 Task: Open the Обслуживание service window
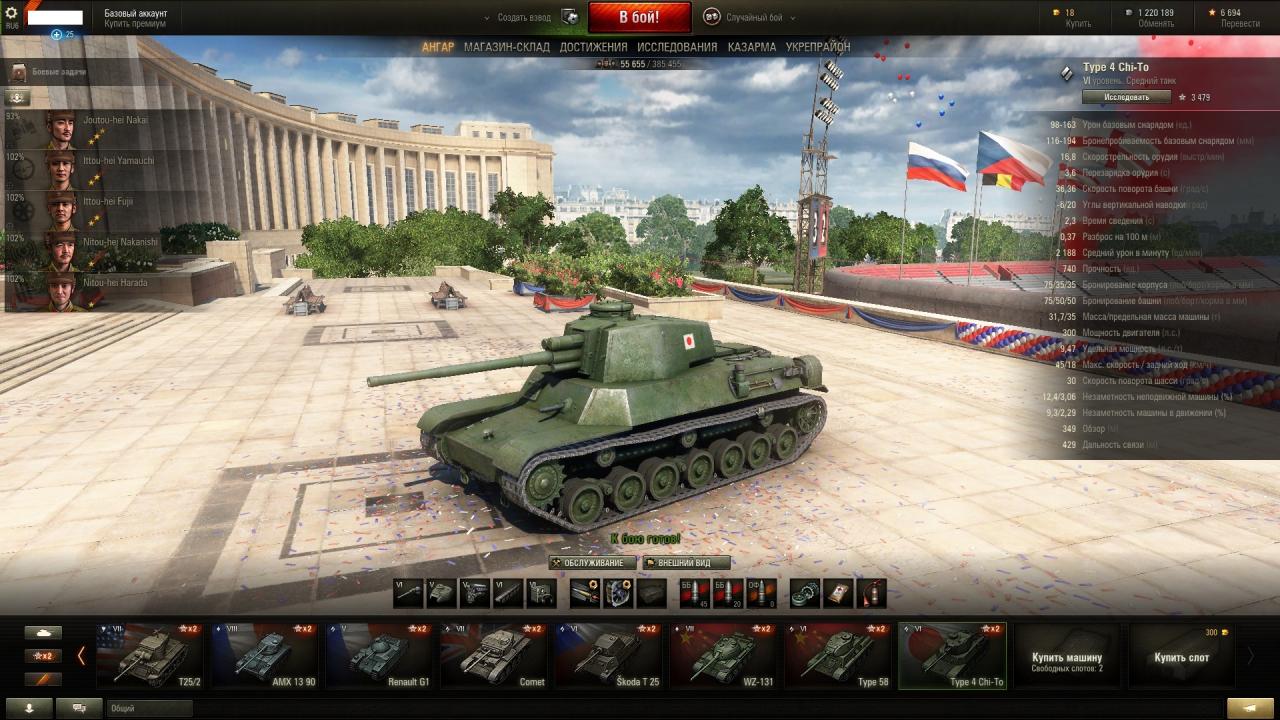(593, 563)
